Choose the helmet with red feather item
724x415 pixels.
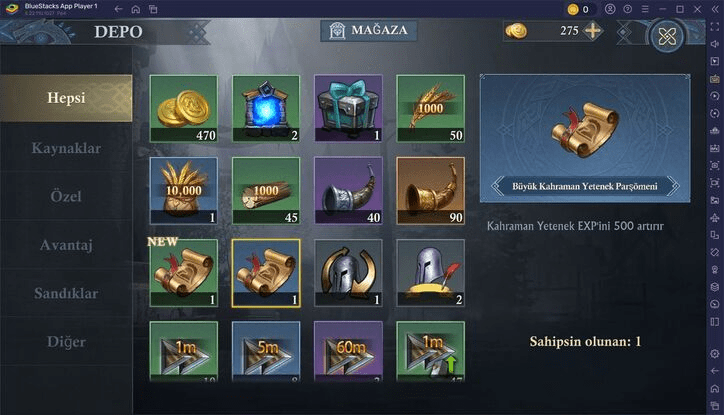coord(430,272)
